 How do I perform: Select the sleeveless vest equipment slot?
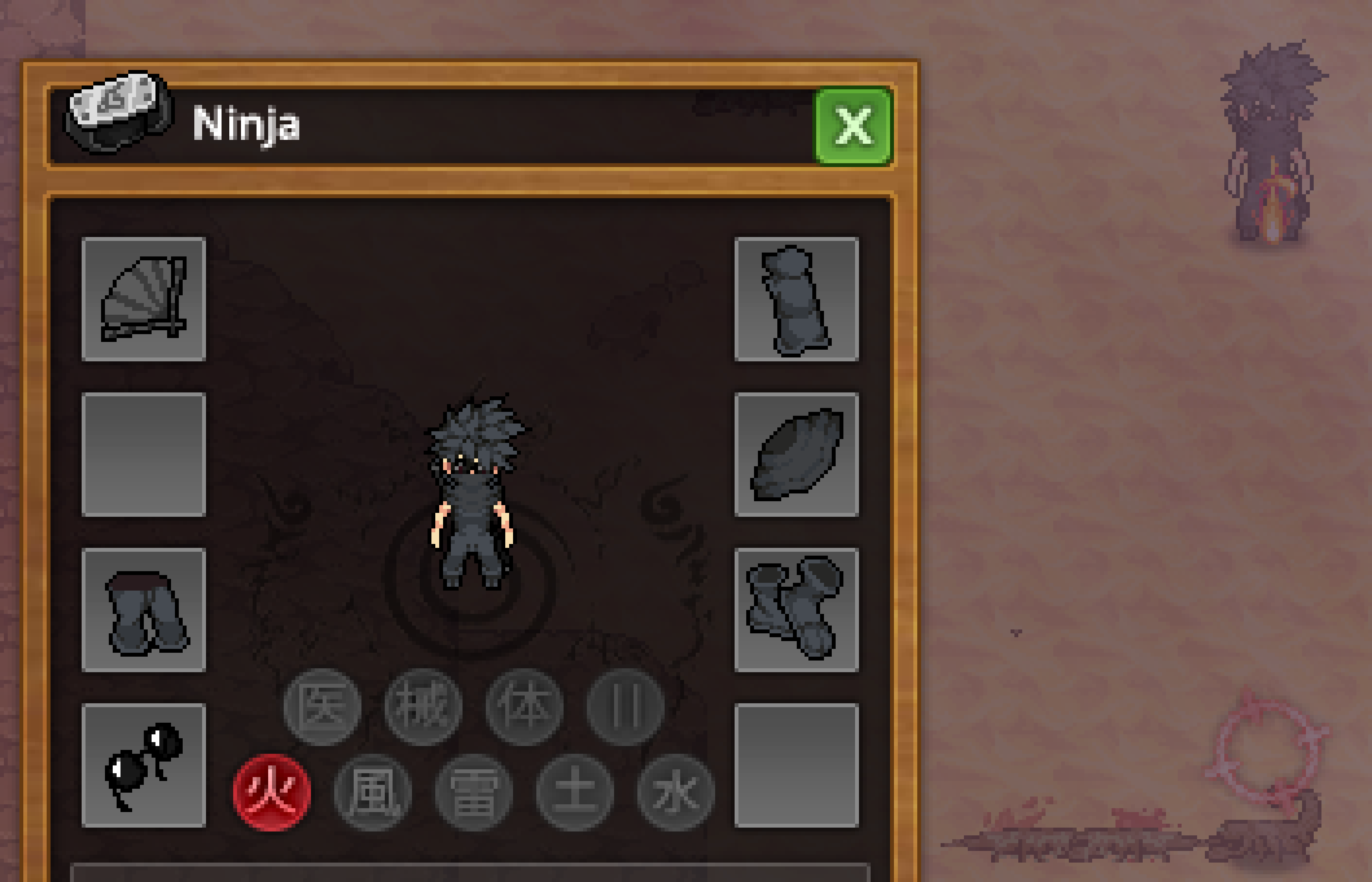796,299
